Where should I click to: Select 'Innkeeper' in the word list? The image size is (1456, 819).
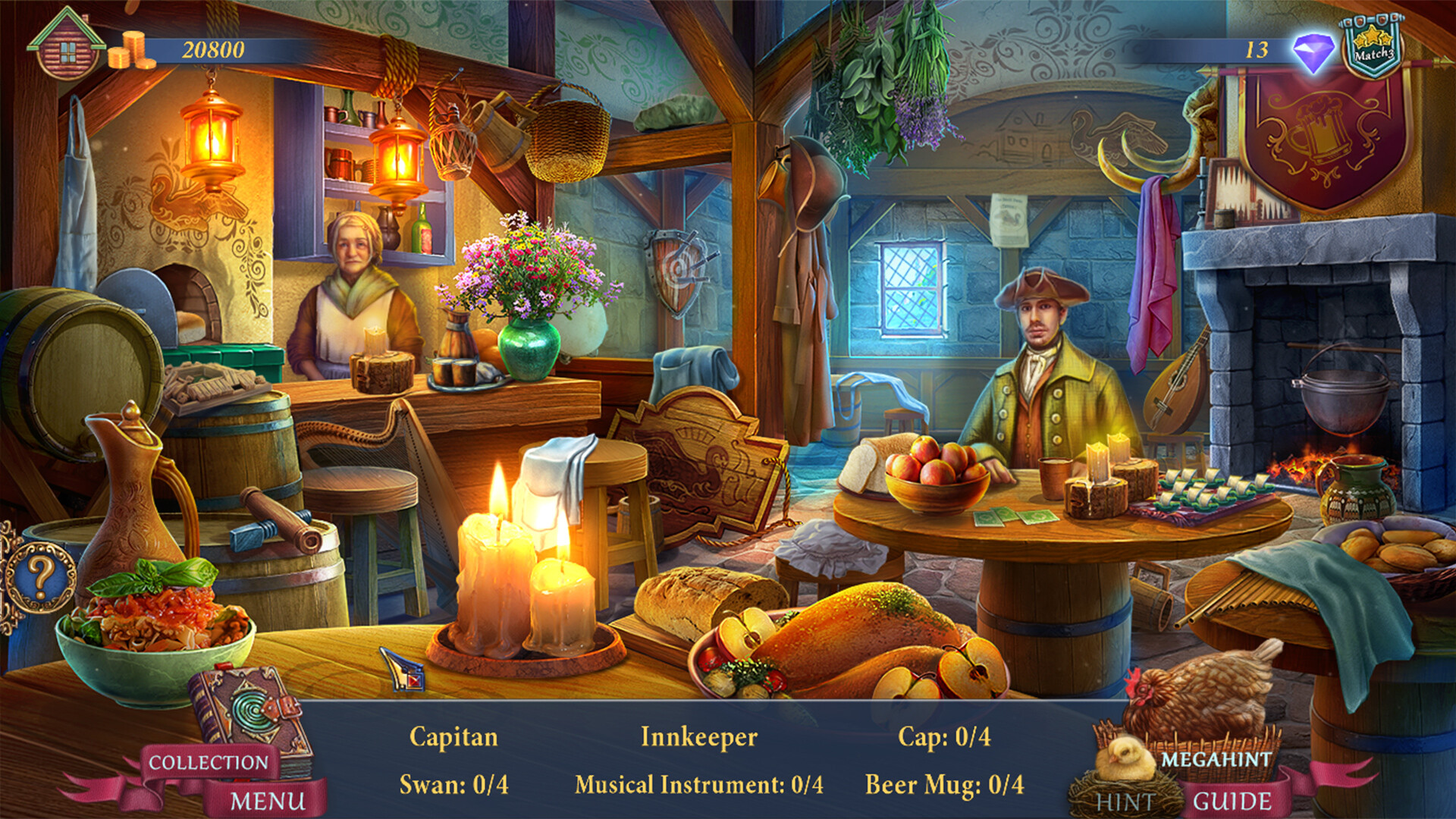(x=698, y=735)
